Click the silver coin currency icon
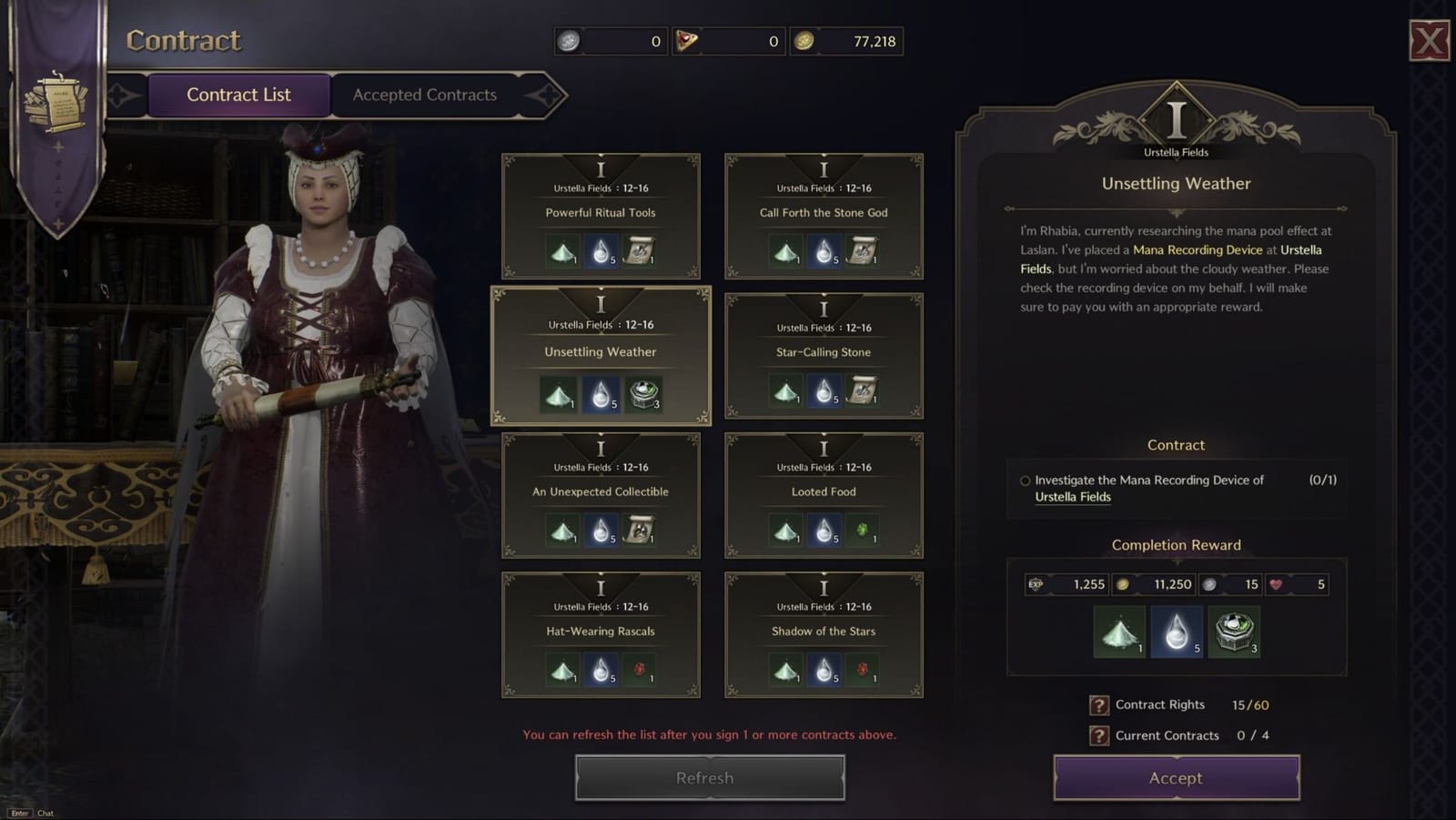Screen dimensions: 1456x820 (x=570, y=40)
